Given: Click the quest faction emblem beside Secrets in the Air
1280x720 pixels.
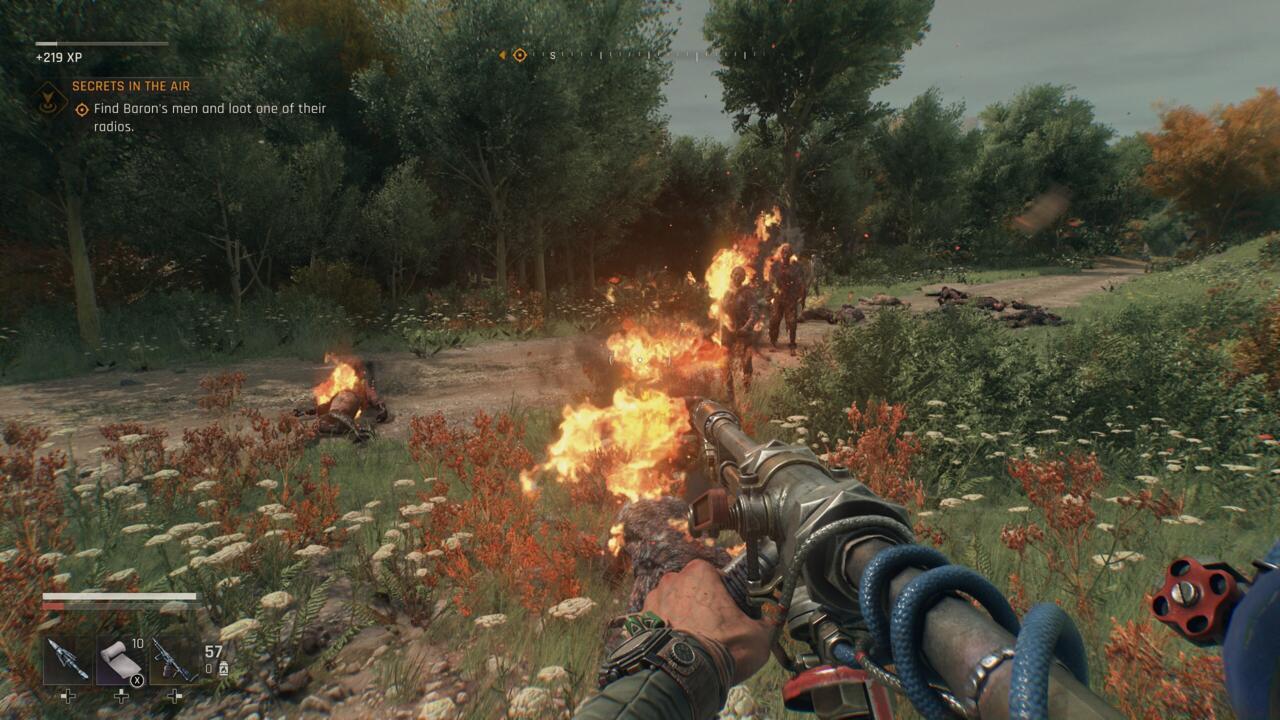Looking at the screenshot, I should (47, 98).
